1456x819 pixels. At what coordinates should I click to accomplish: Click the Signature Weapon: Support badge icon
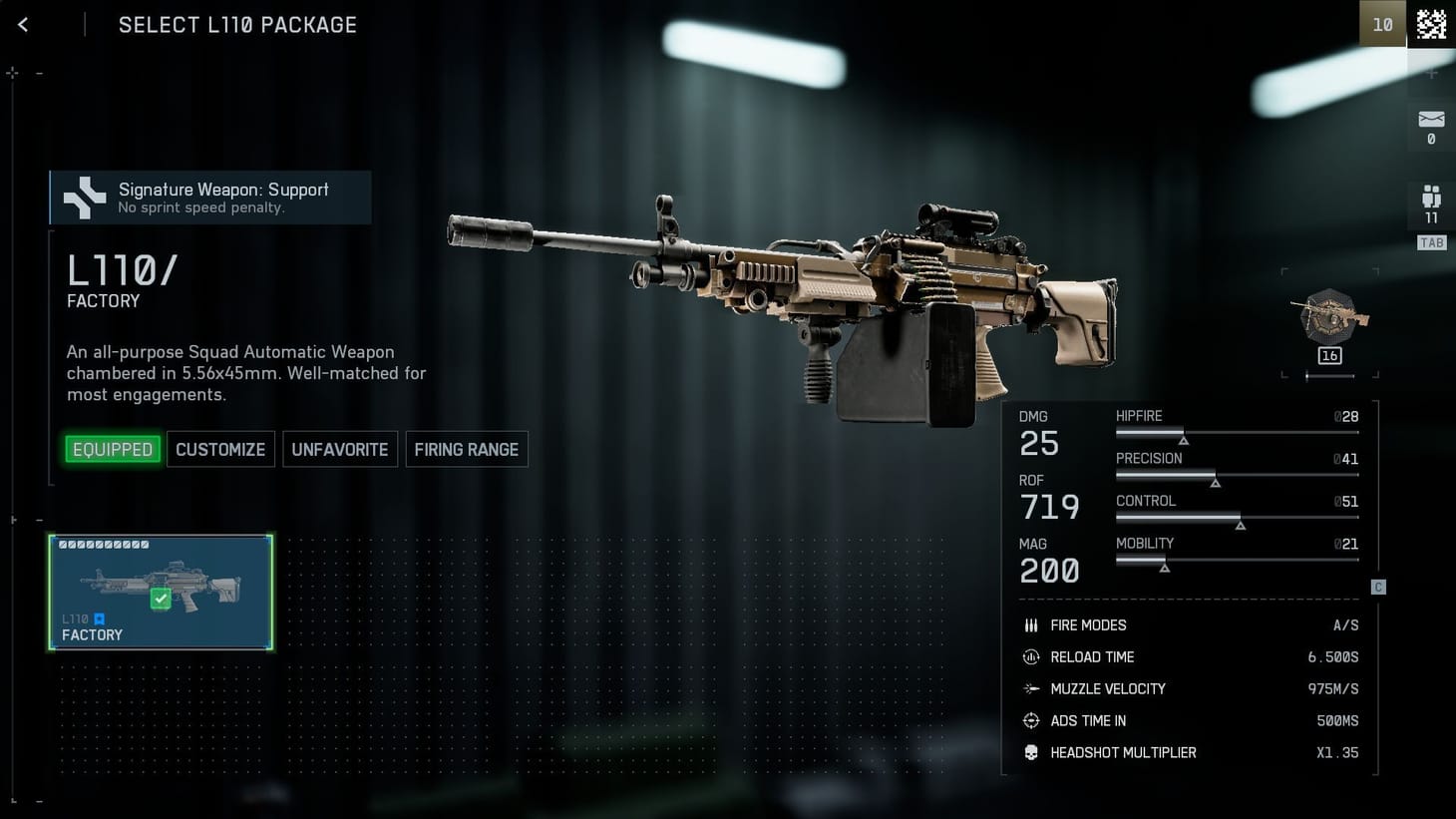(x=84, y=197)
